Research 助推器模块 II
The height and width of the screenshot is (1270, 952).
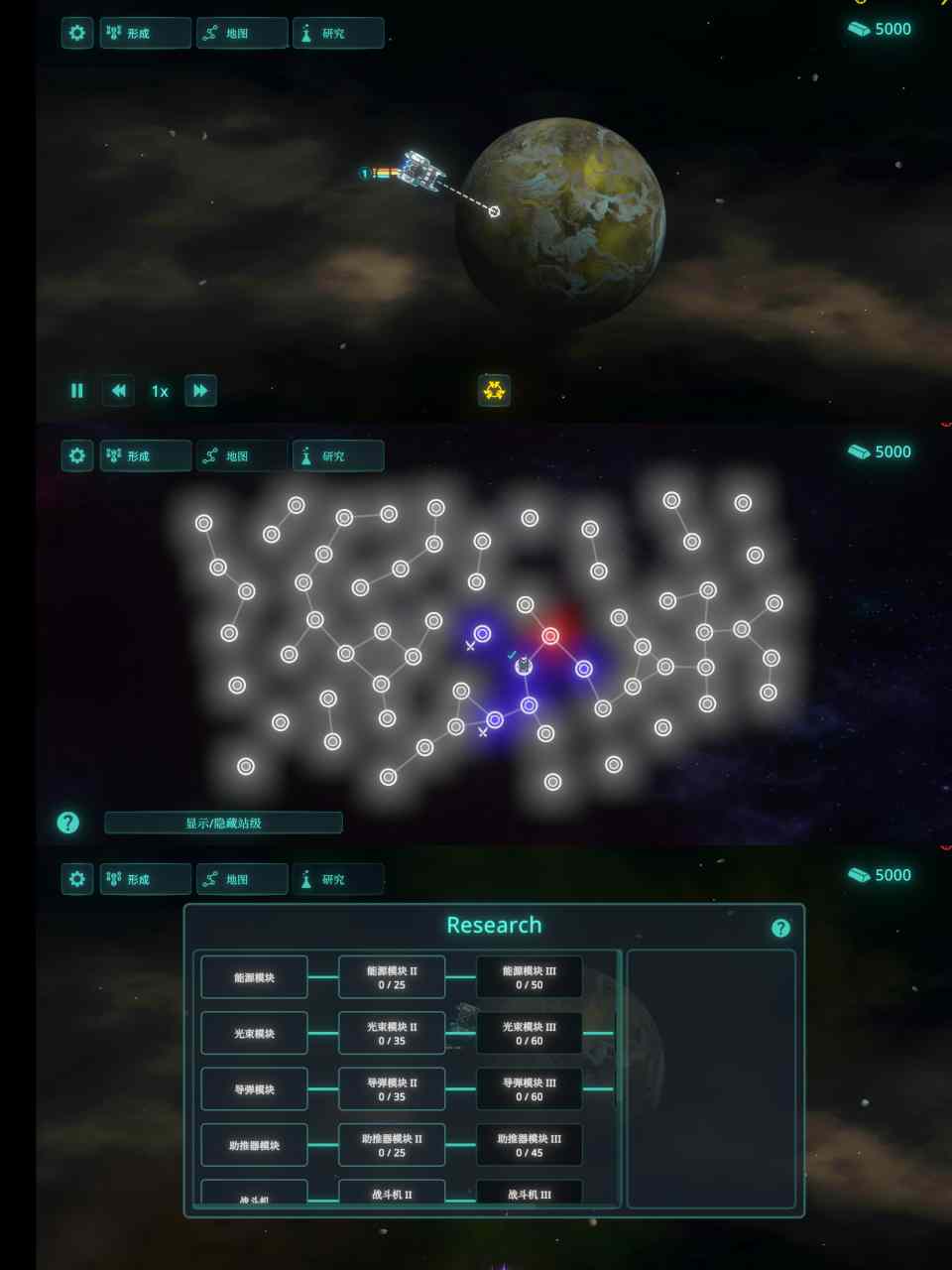tap(392, 1145)
